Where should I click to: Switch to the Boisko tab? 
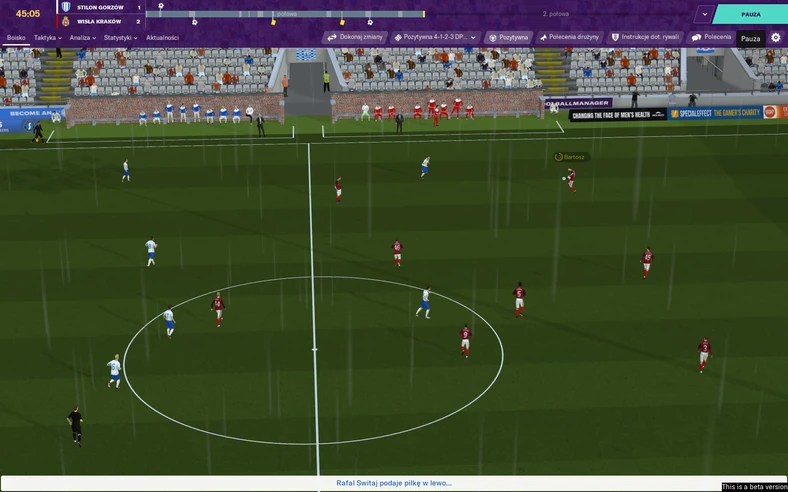(16, 38)
